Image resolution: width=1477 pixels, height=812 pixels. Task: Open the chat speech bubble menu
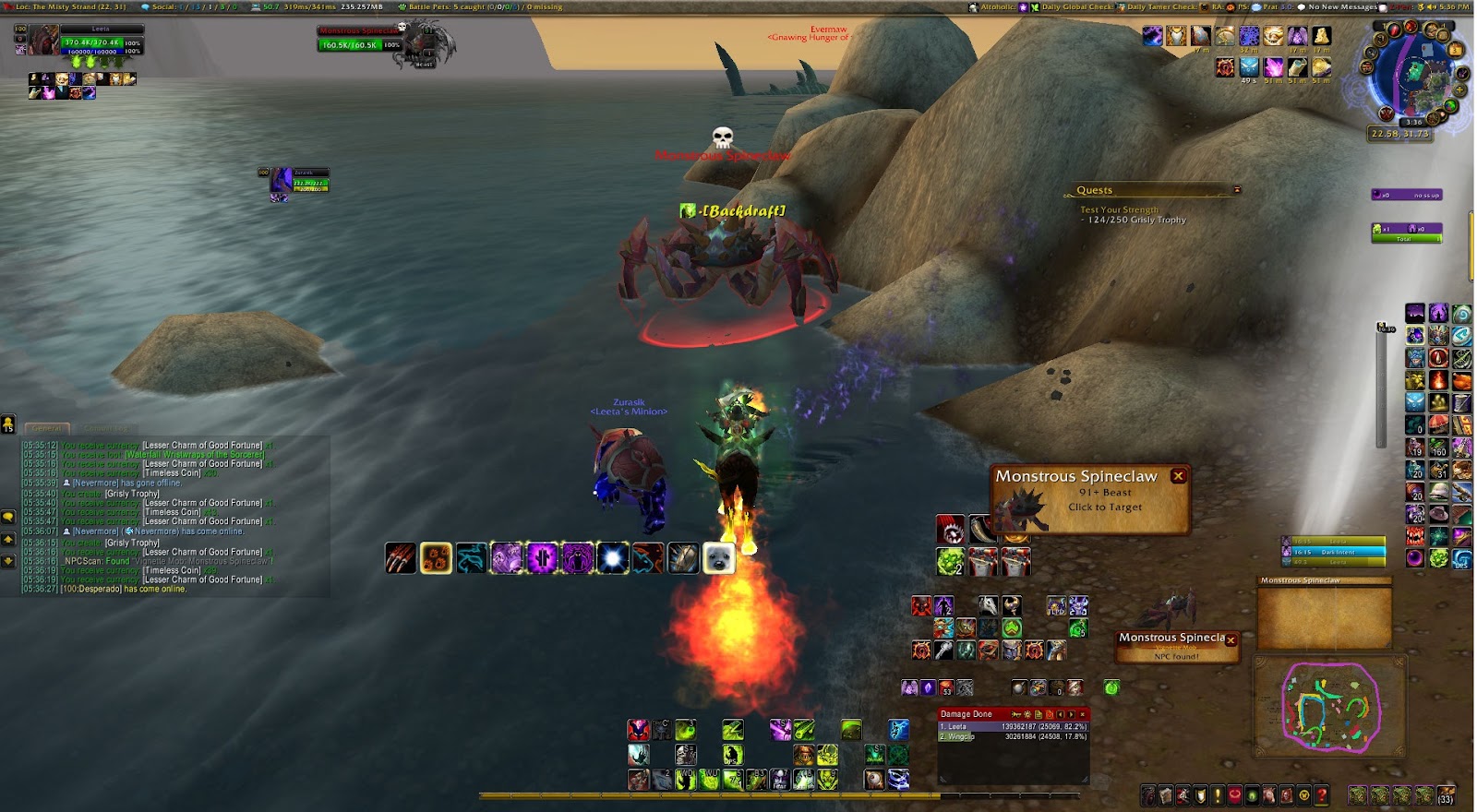pyautogui.click(x=8, y=518)
